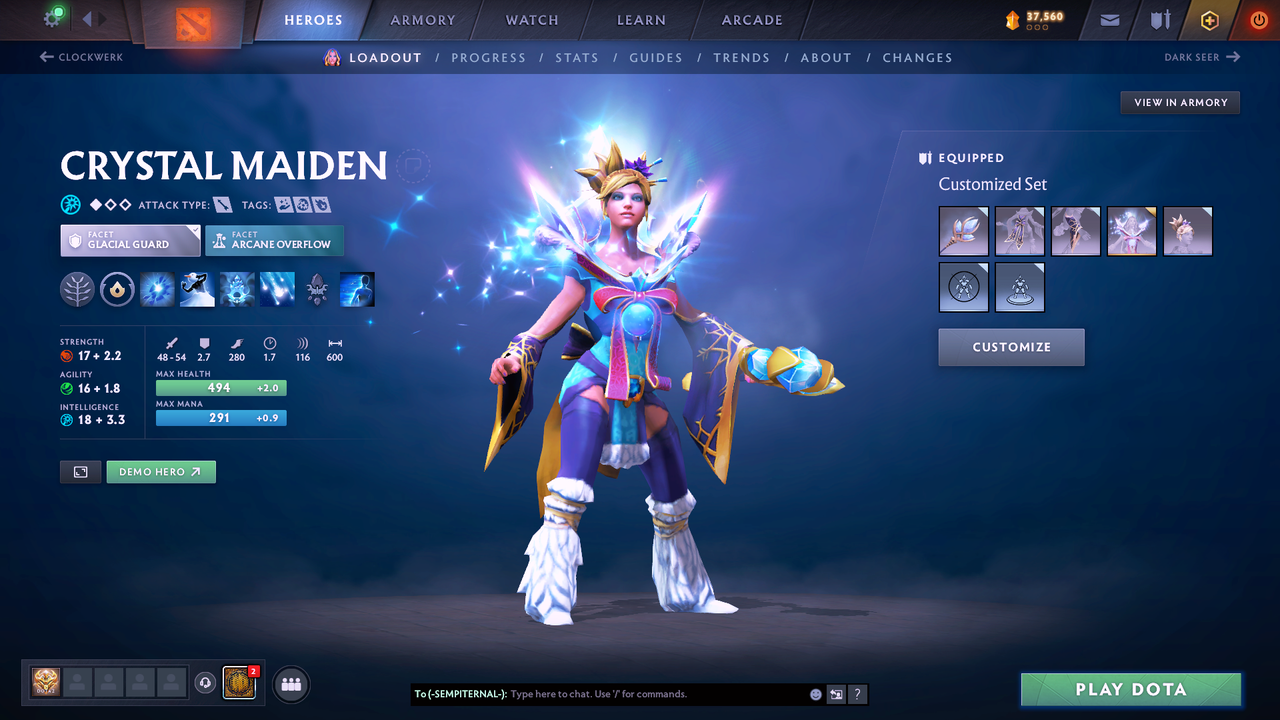Open the Freezing Field ultimate ability icon

(276, 290)
